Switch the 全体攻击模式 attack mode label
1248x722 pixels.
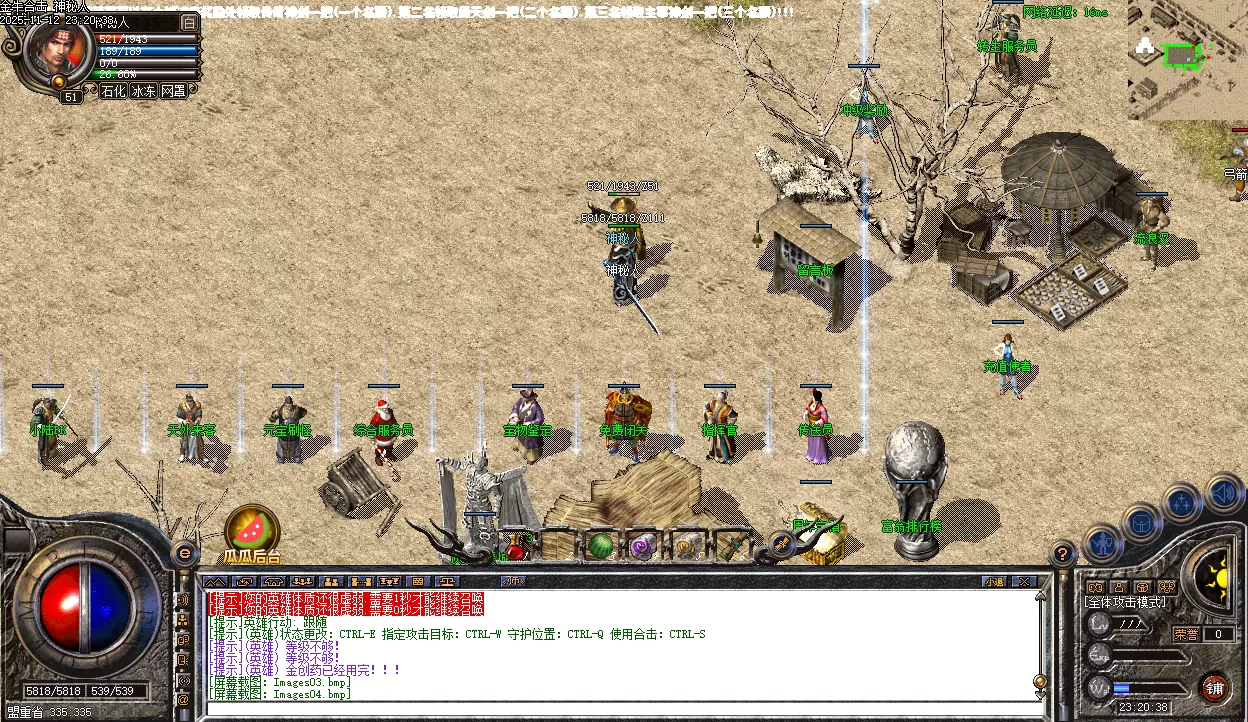(x=1125, y=602)
